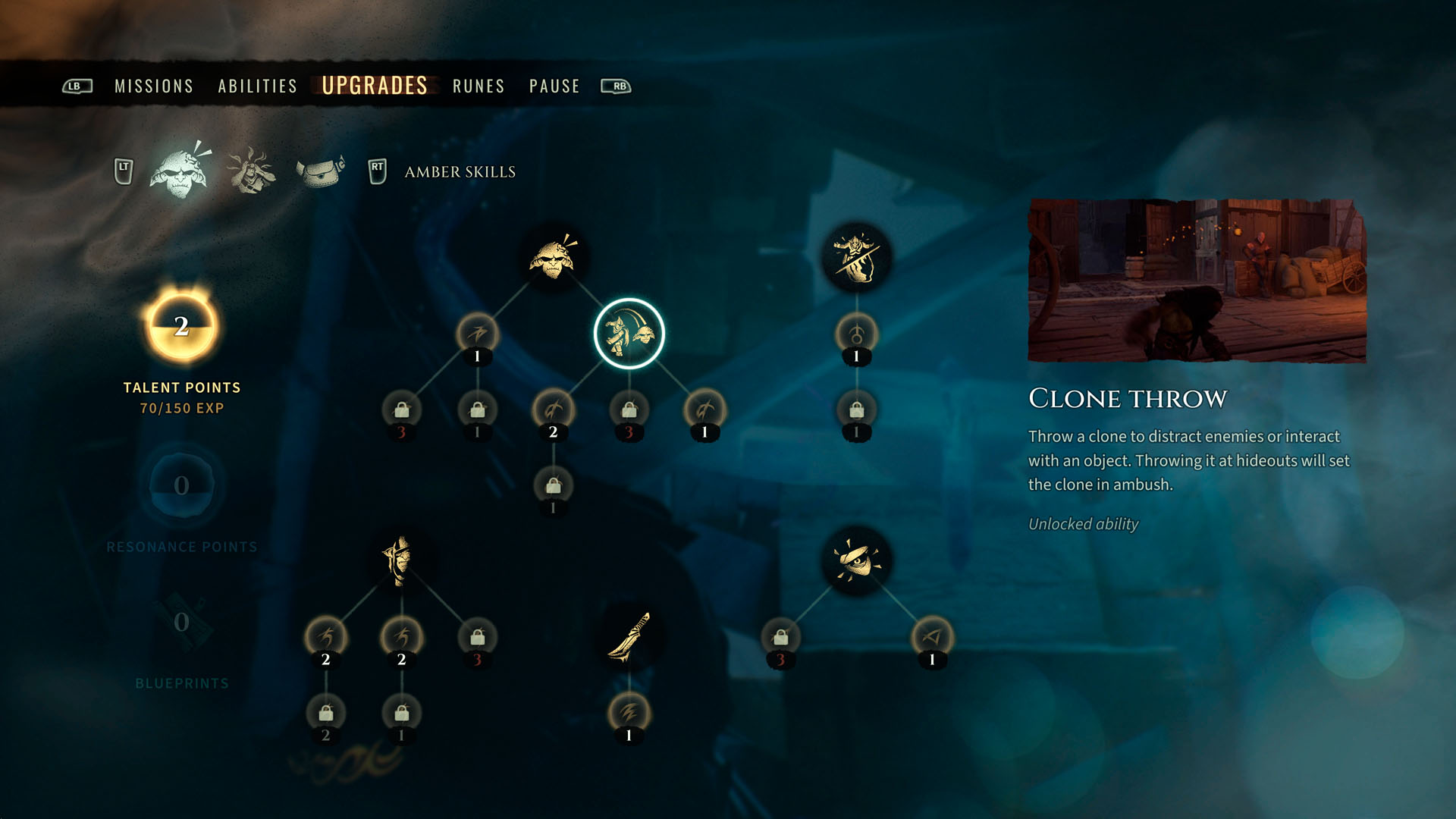Switch to the Runes tab

tap(478, 86)
